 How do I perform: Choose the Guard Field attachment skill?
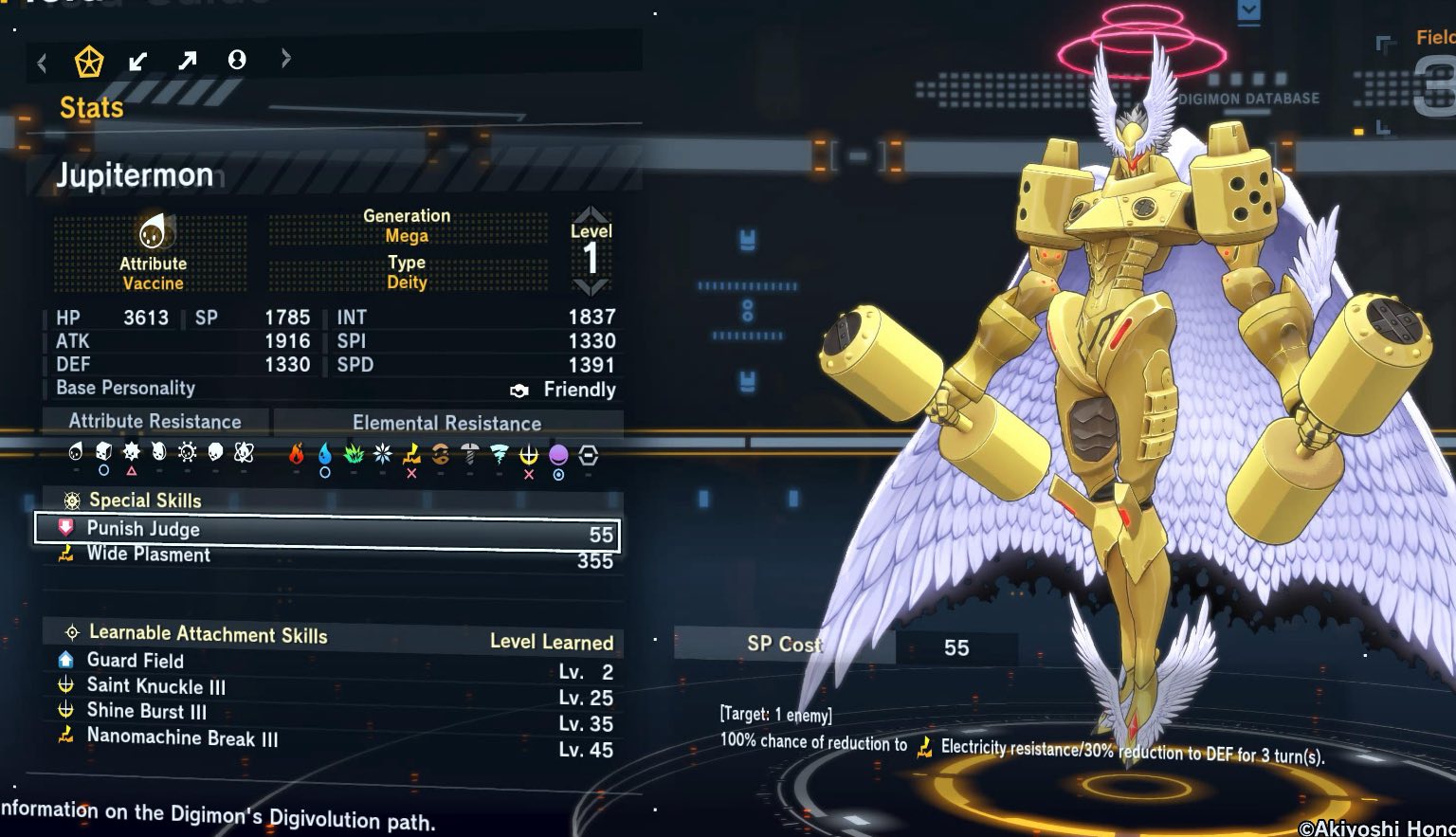point(136,661)
